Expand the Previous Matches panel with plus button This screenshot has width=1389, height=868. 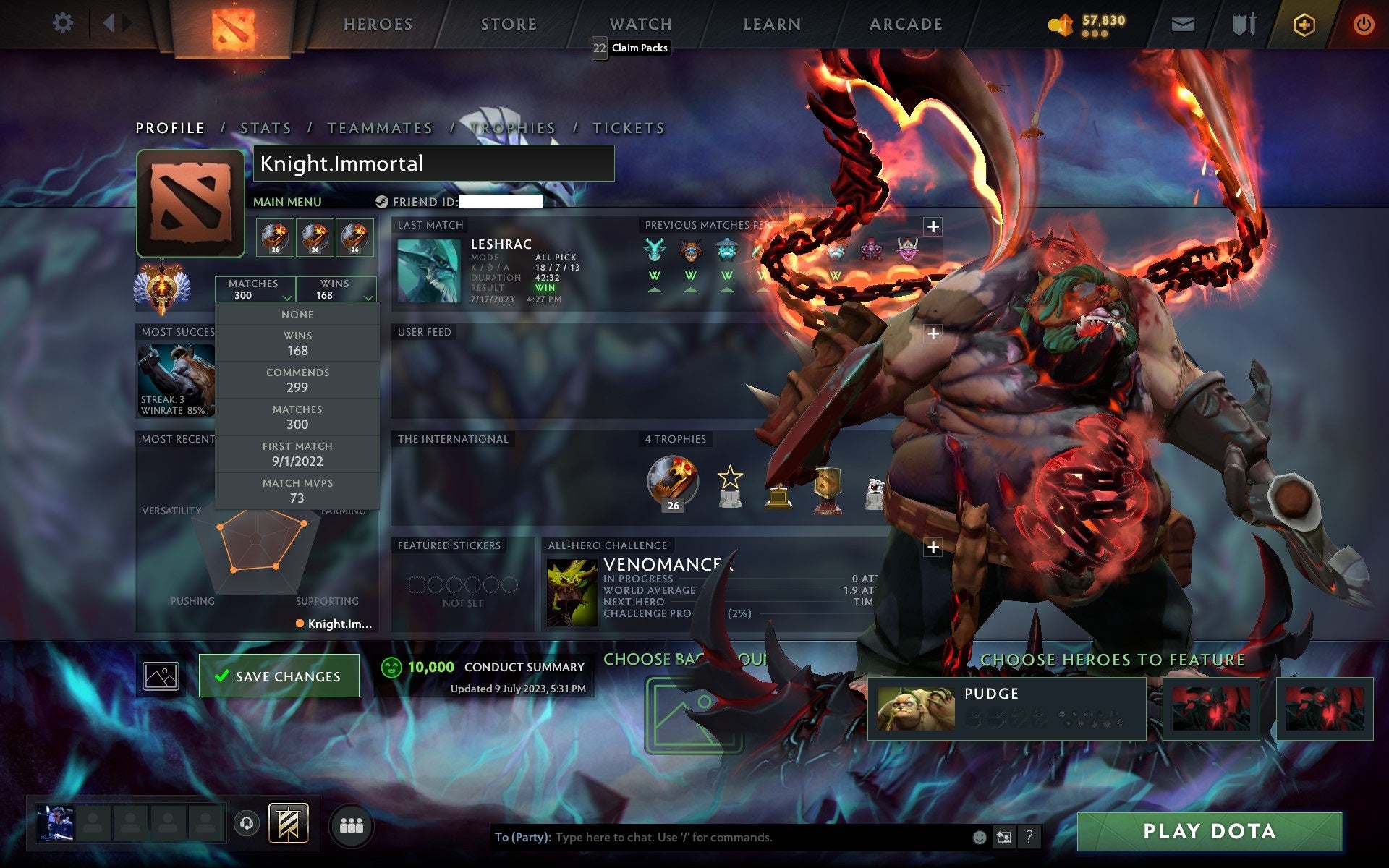(x=932, y=226)
